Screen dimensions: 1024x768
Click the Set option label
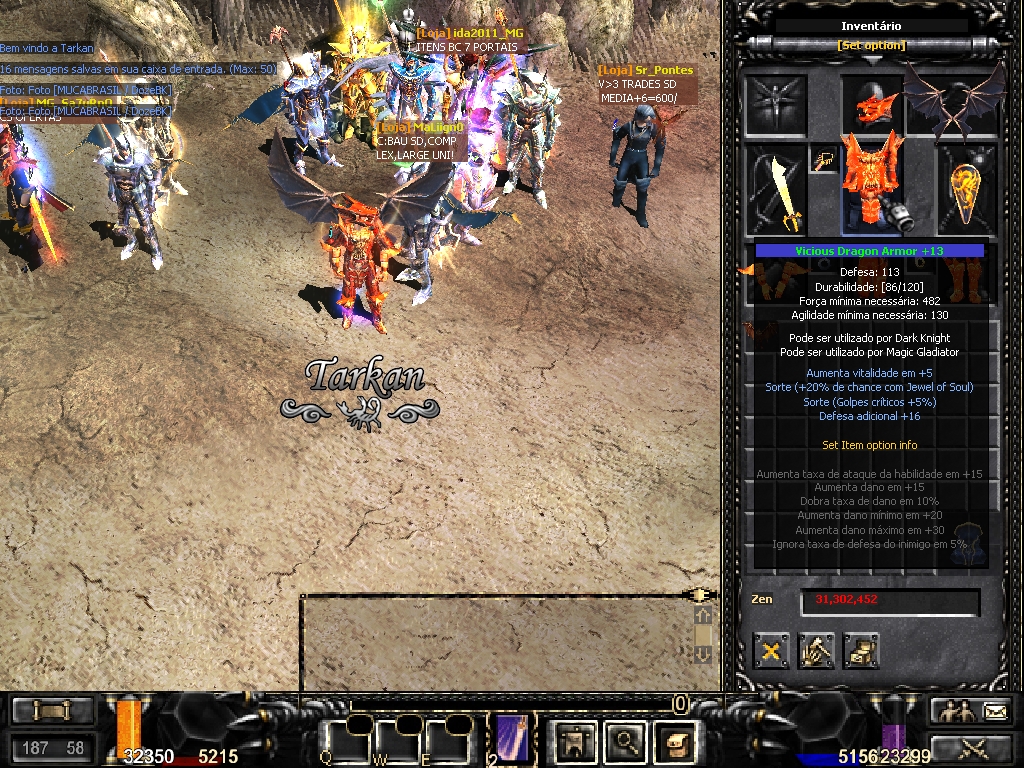pyautogui.click(x=871, y=46)
